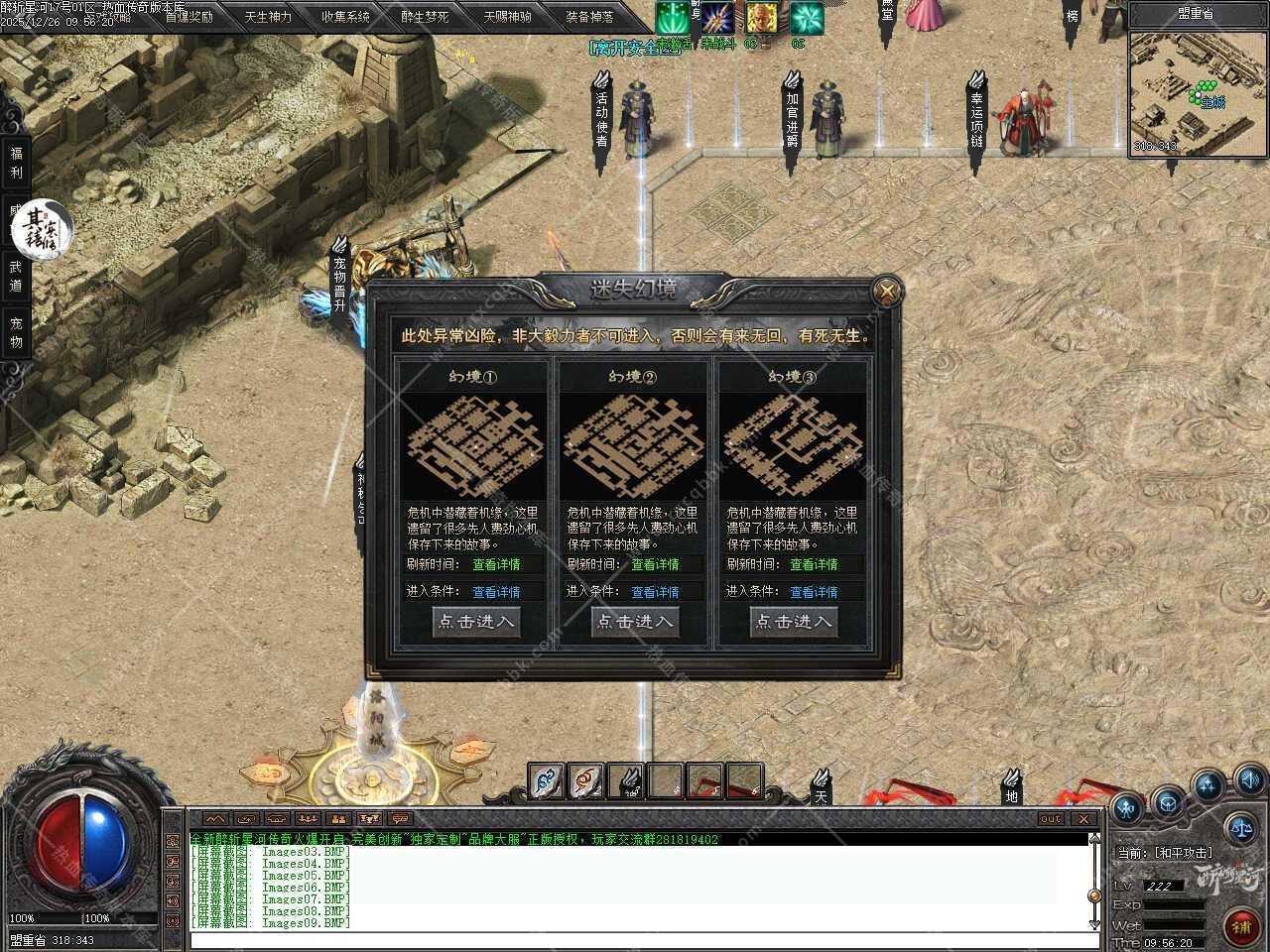Click the balance scales icon button
Image resolution: width=1270 pixels, height=952 pixels.
(1238, 826)
